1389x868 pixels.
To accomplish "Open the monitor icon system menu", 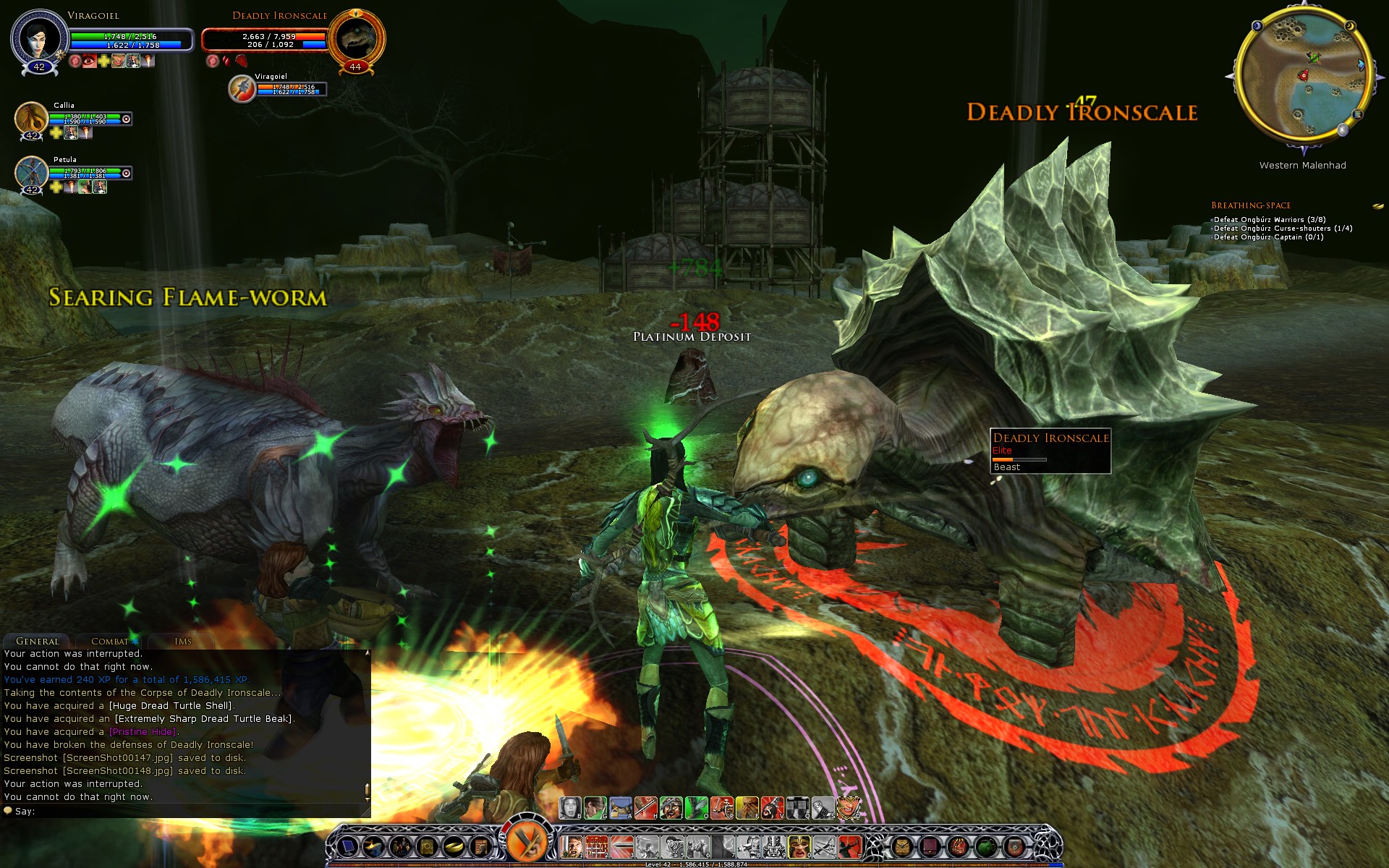I will coord(348,846).
